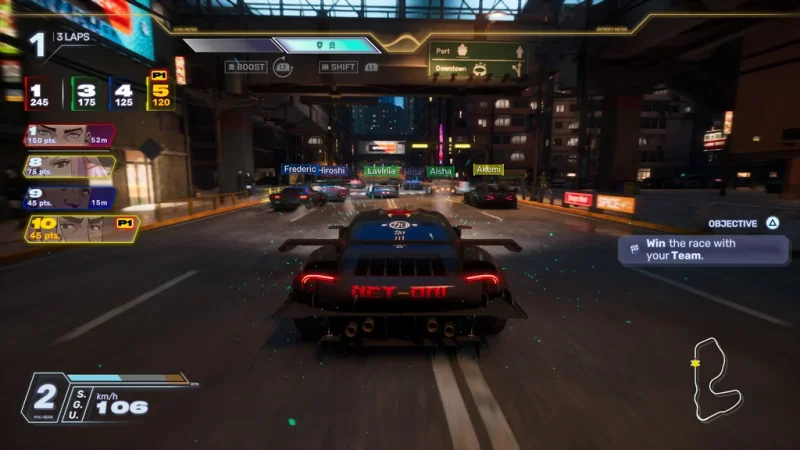Select the green team score box showing 175
Viewport: 800px width, 450px height.
87,94
